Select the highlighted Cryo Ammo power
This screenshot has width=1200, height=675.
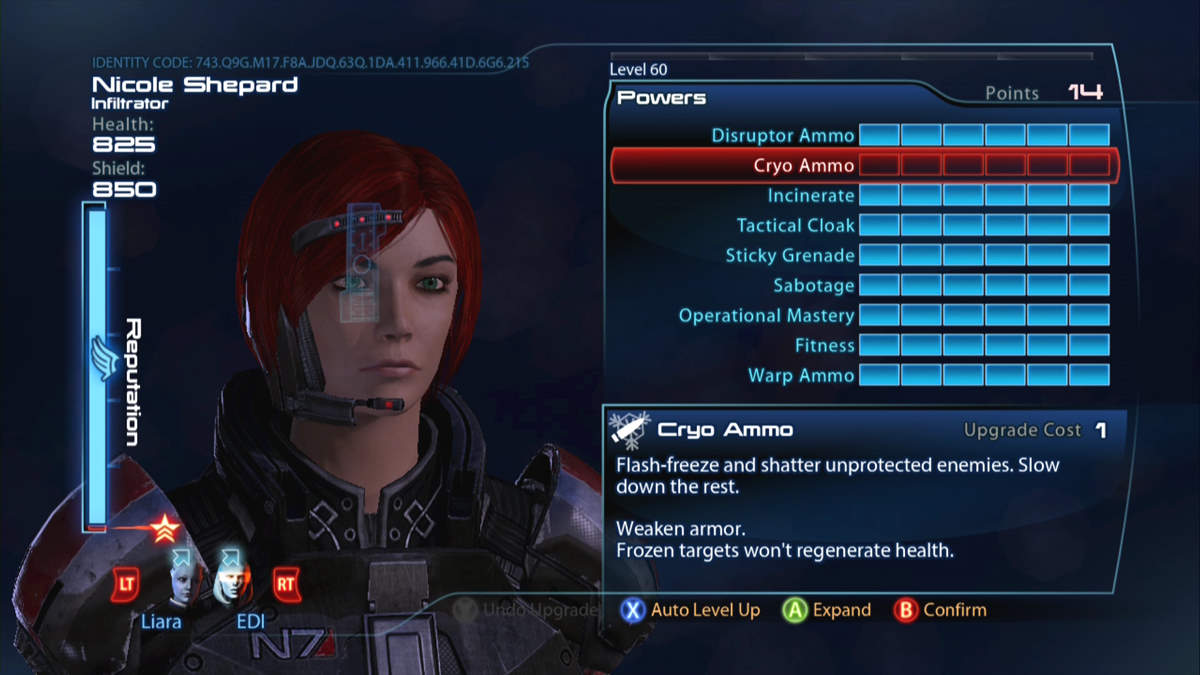804,165
